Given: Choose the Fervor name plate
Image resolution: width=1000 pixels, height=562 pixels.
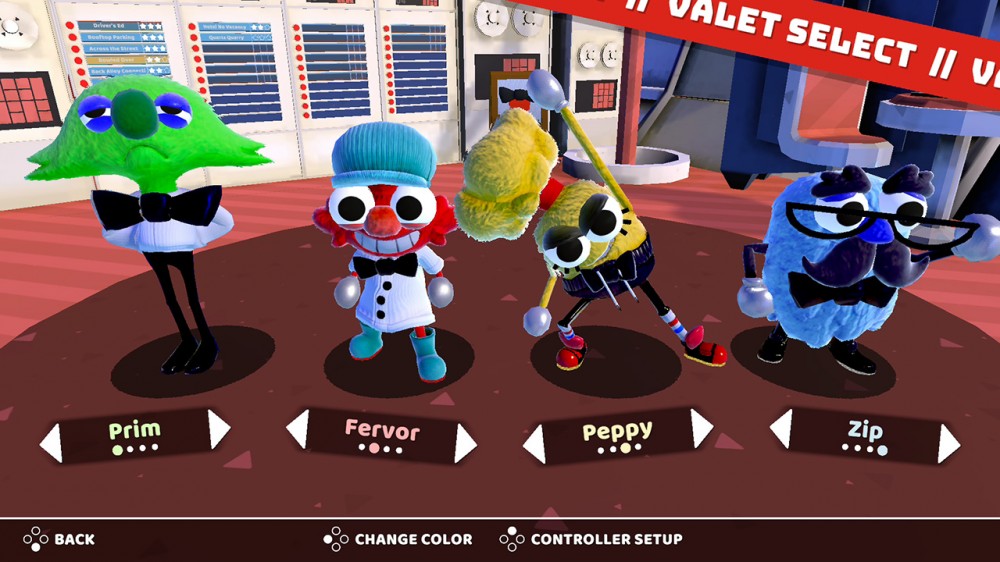Looking at the screenshot, I should [x=381, y=435].
